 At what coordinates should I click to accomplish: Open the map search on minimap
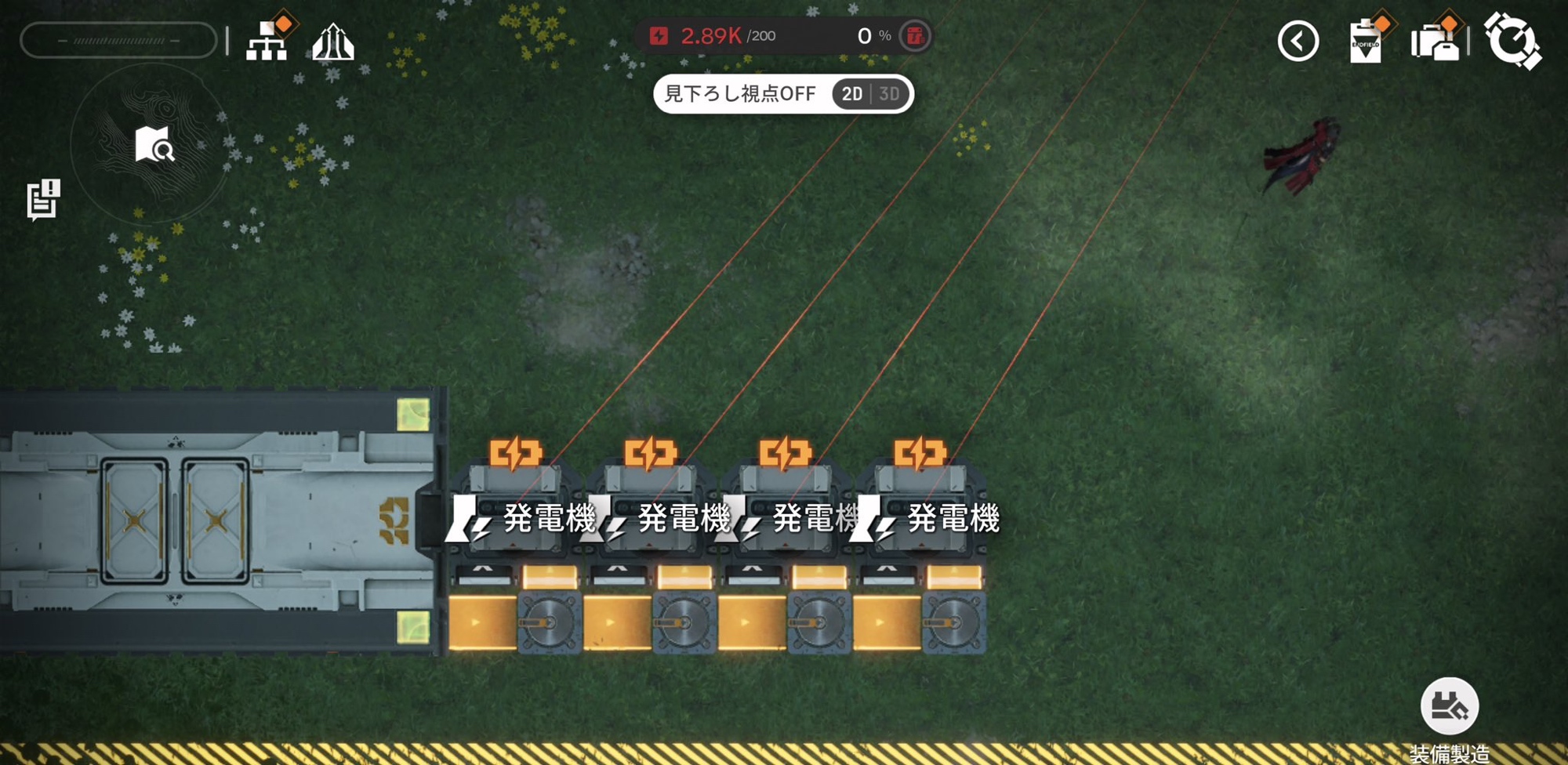154,144
